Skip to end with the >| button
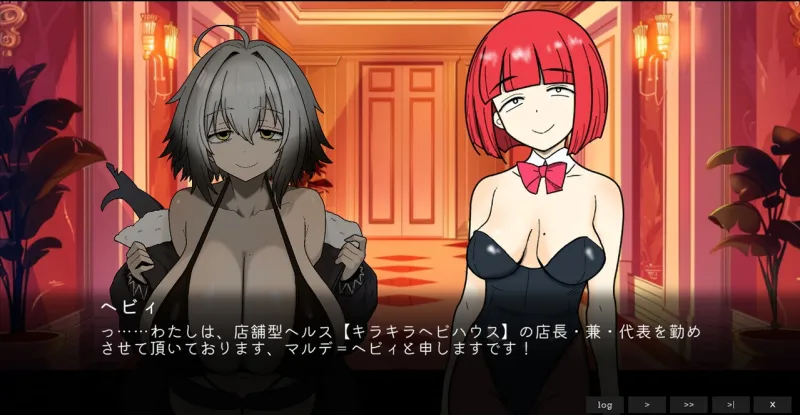 (731, 404)
